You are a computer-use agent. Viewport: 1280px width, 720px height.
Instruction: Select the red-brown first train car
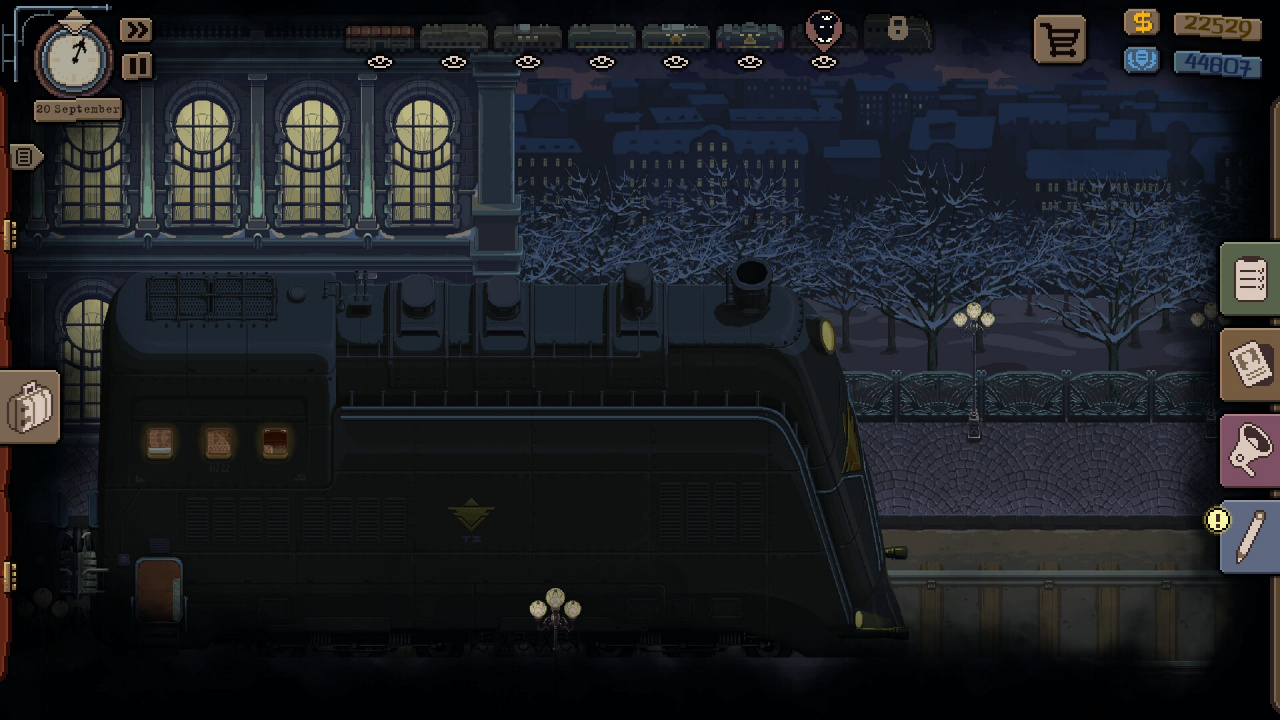pos(380,38)
